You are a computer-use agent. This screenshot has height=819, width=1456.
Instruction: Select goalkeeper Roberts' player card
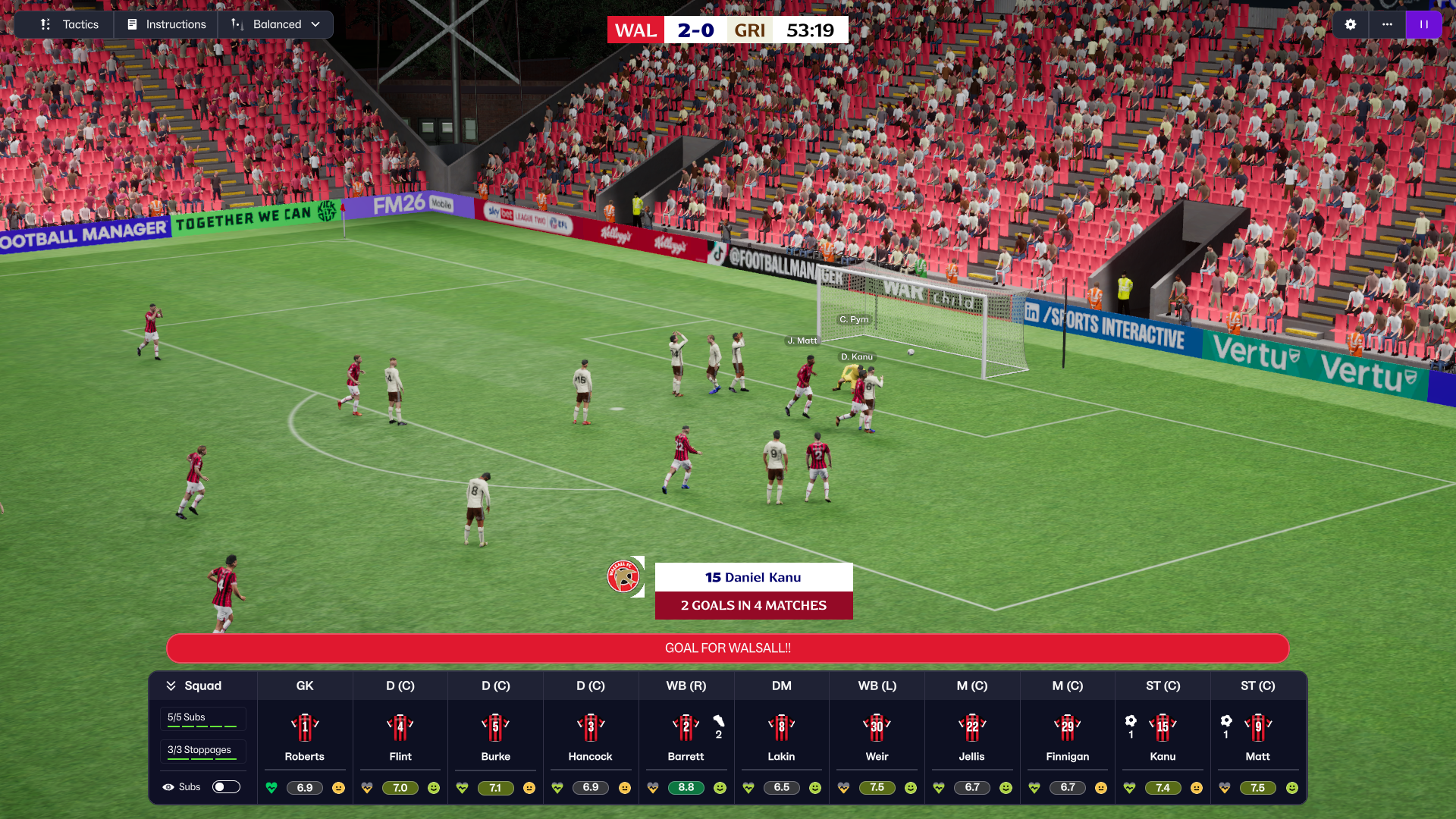pos(305,736)
